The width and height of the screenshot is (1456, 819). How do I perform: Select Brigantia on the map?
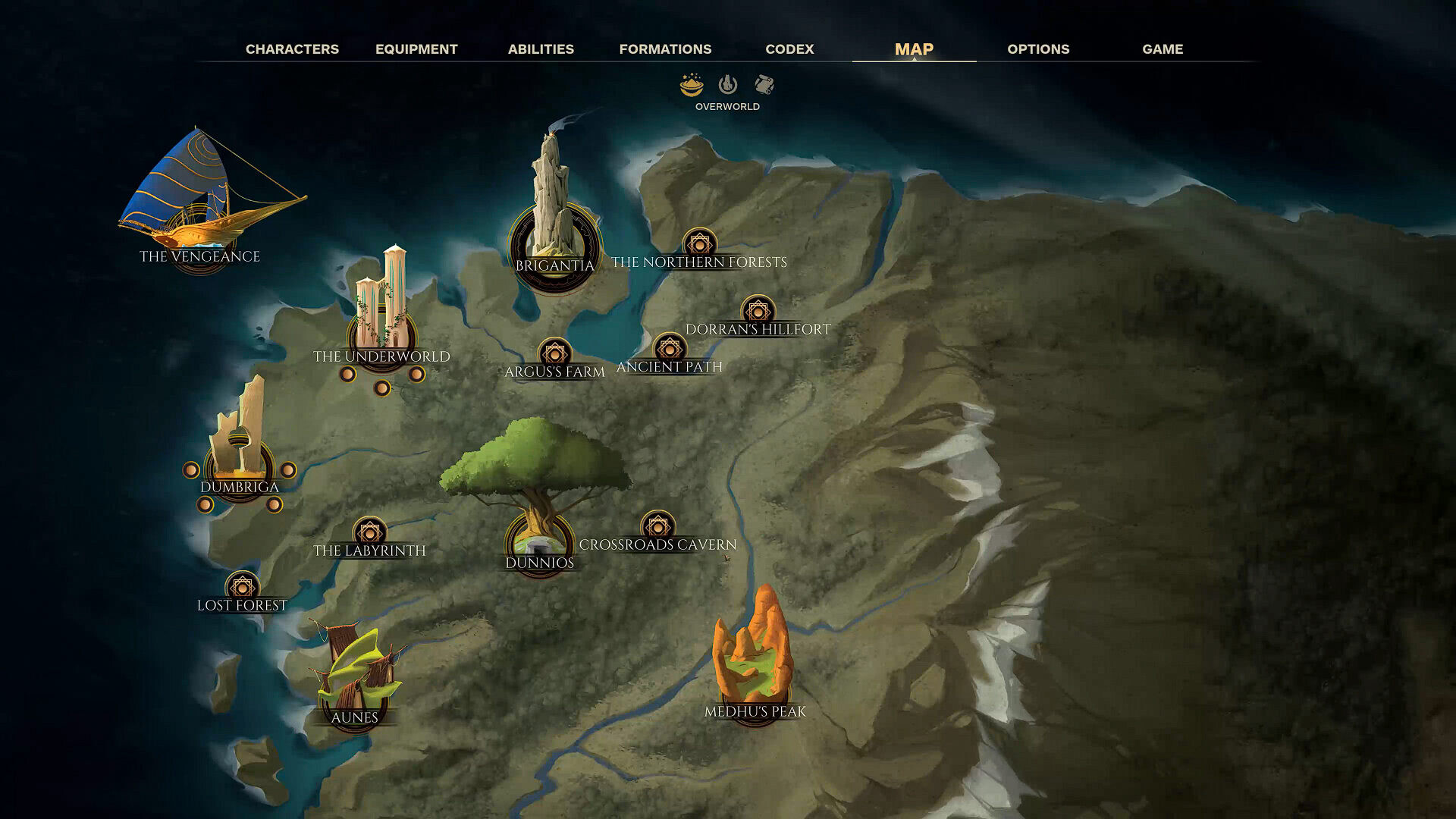tap(555, 243)
